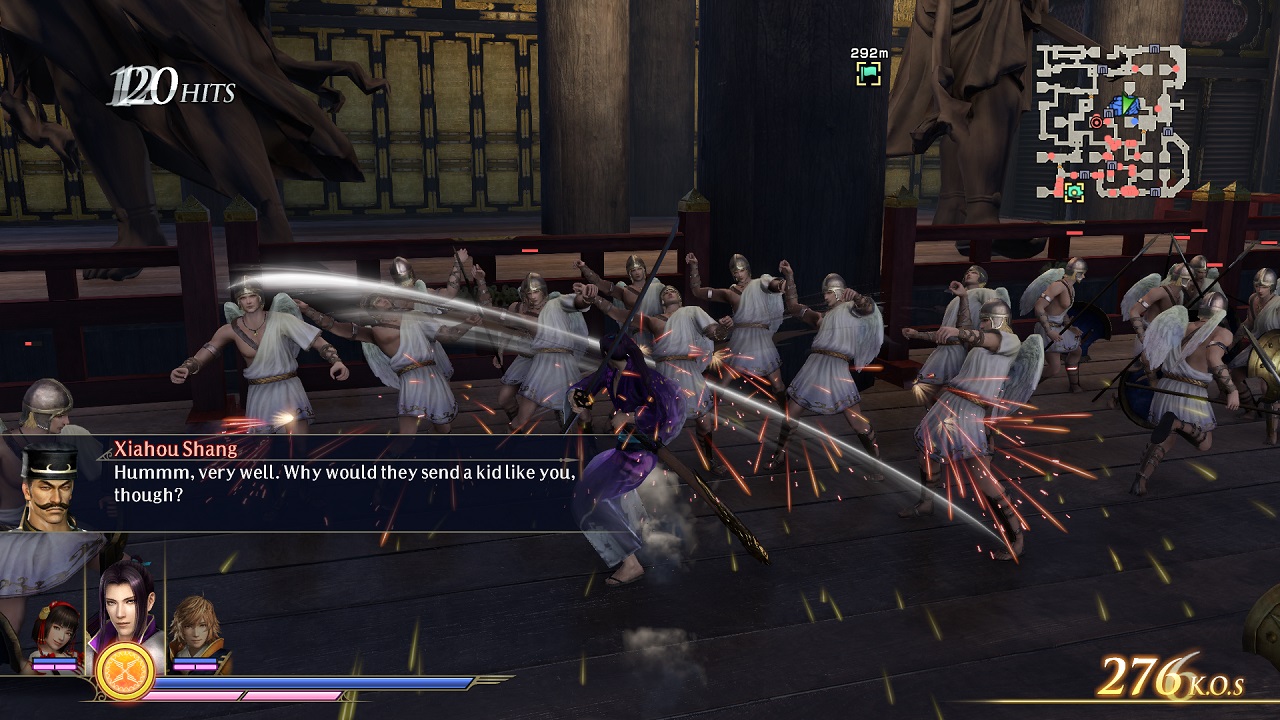
Task: Click the orange triangle marker on the minimap
Action: coord(1144,131)
